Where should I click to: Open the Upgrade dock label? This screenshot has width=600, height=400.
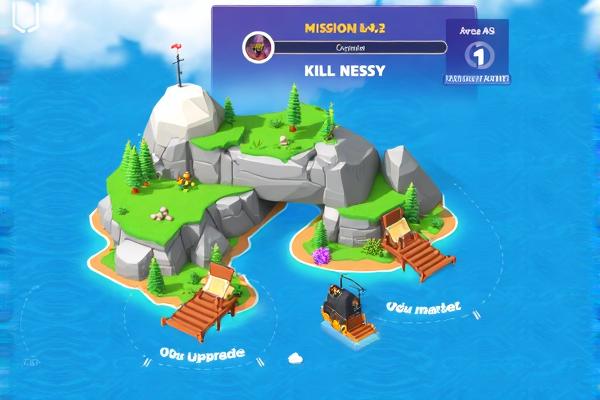pyautogui.click(x=203, y=355)
